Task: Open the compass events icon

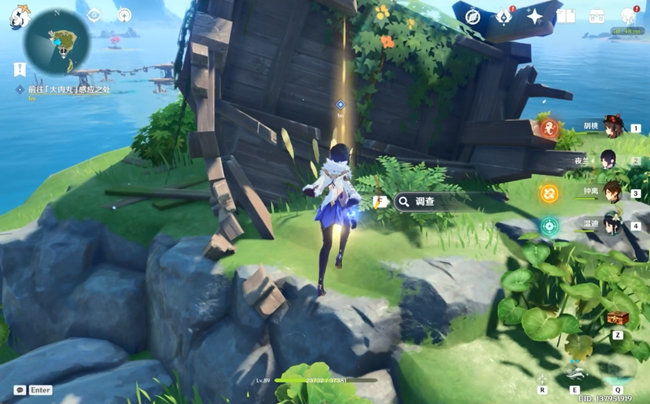Action: (x=473, y=16)
